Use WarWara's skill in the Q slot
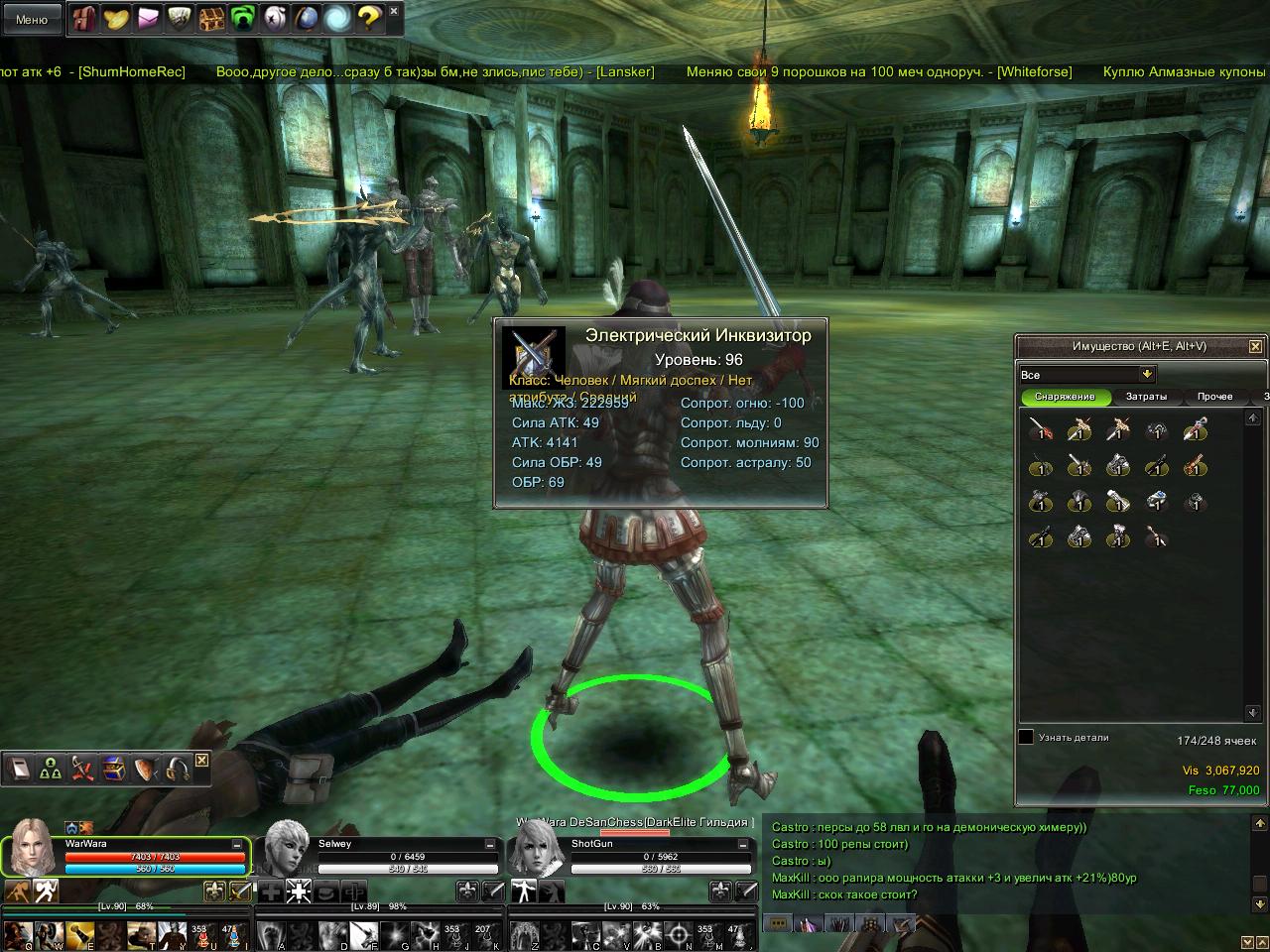 [17, 935]
